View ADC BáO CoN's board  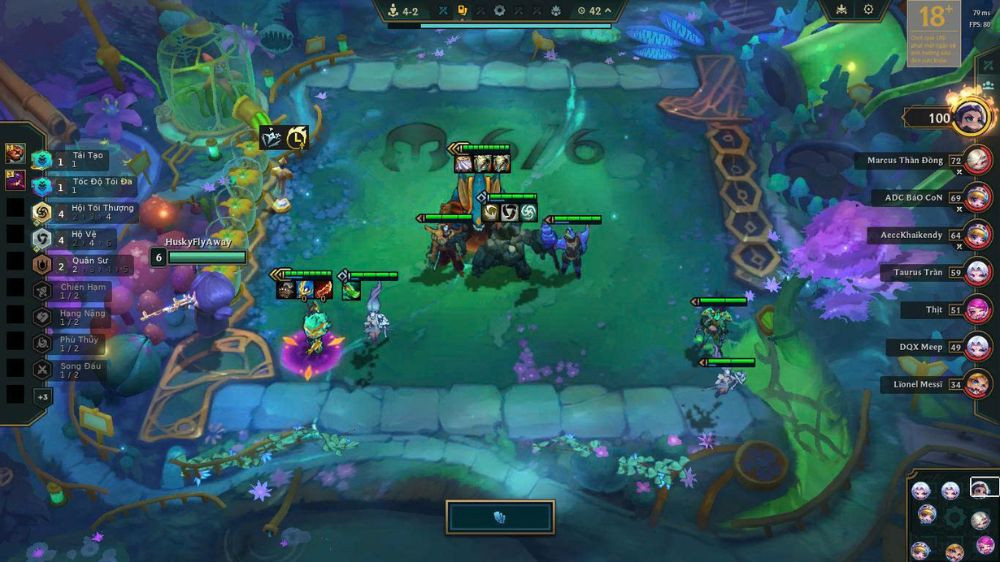(978, 198)
